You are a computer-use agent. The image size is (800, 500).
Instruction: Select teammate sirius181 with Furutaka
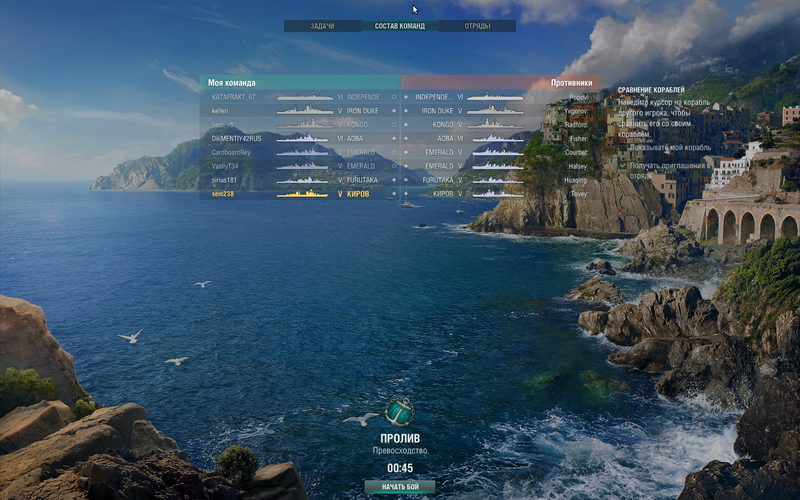point(300,180)
